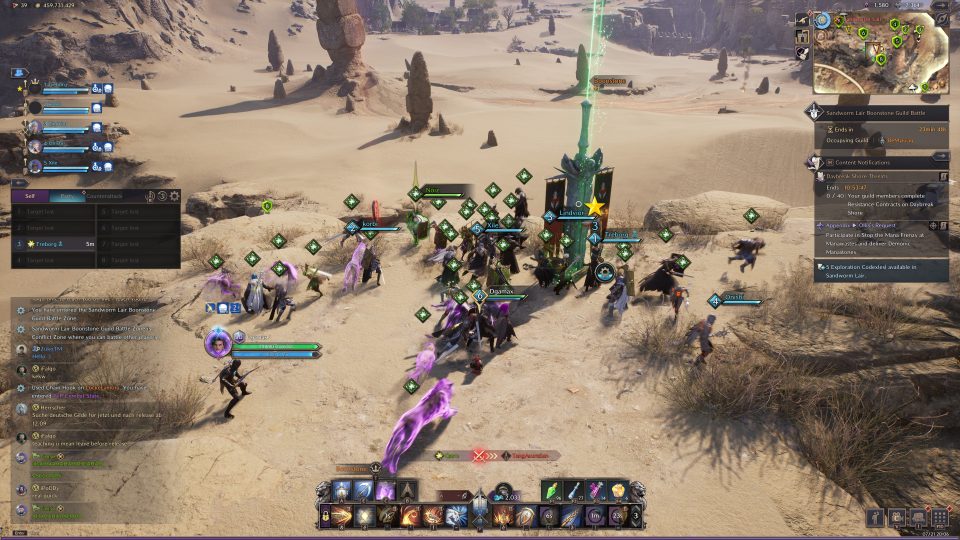Switch to the Party target tab
Viewport: 960px width, 540px height.
click(66, 197)
